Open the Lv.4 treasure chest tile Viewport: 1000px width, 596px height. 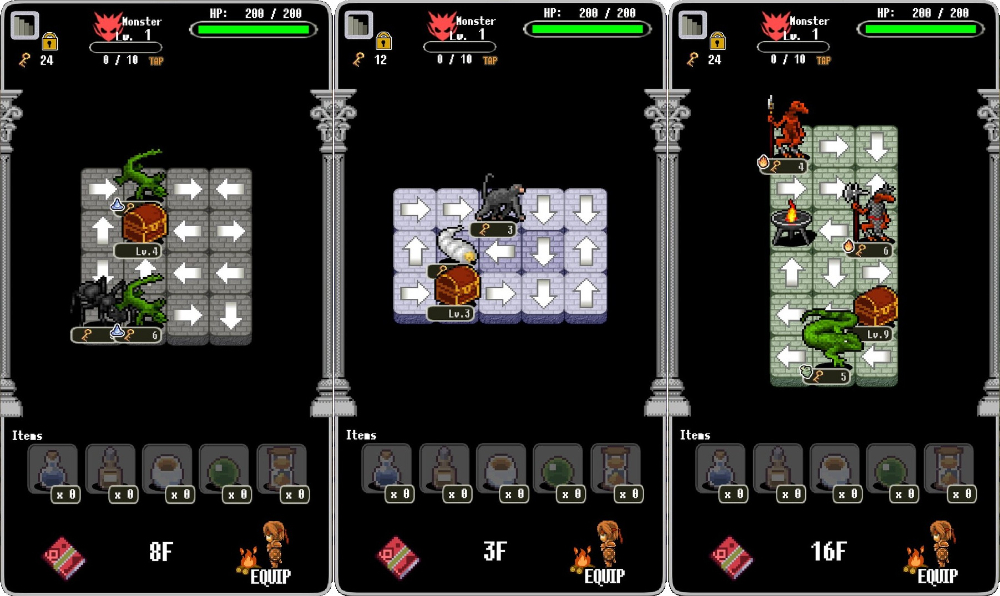coord(144,224)
